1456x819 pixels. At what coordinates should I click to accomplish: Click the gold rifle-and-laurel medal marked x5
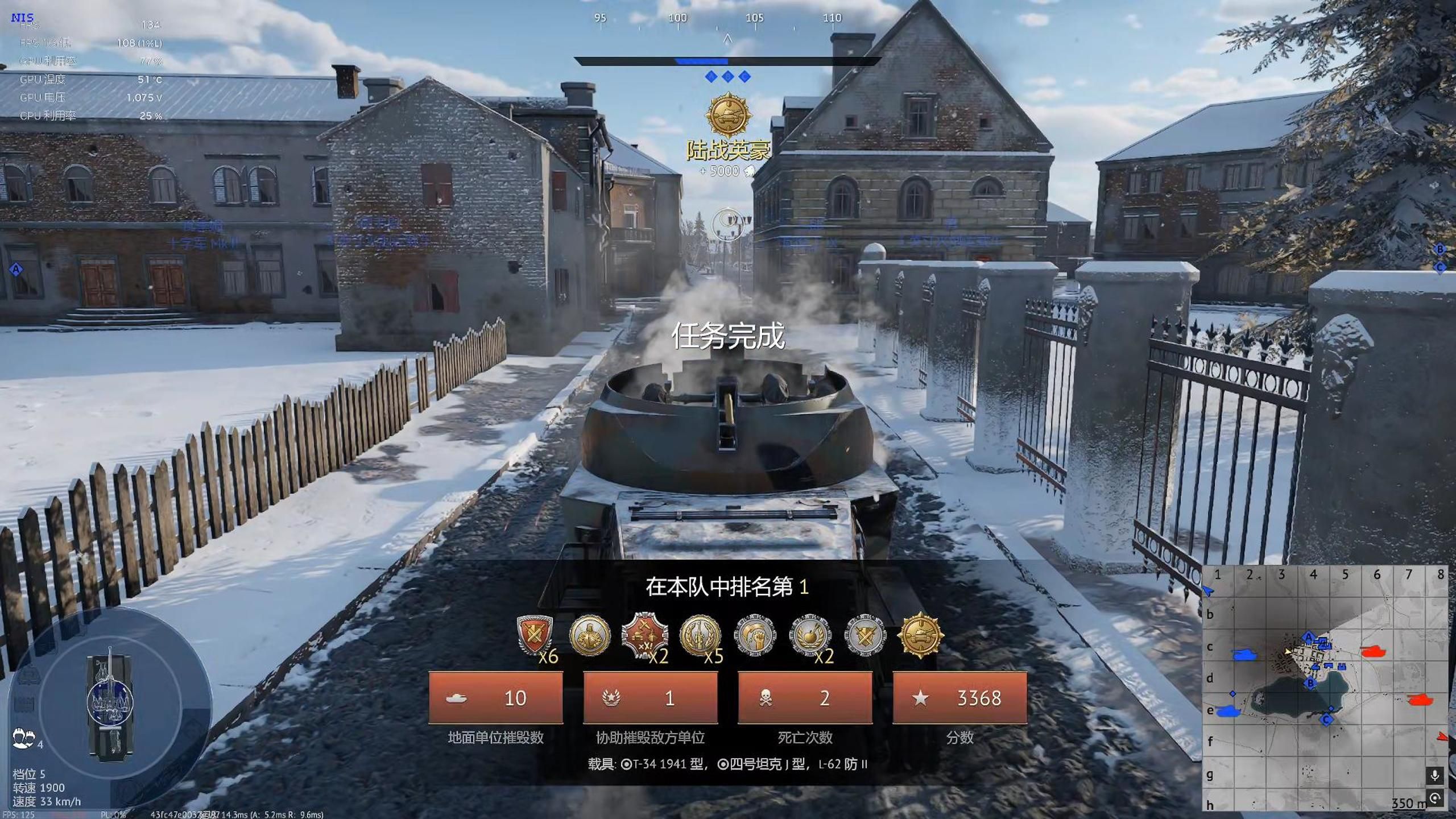click(700, 635)
